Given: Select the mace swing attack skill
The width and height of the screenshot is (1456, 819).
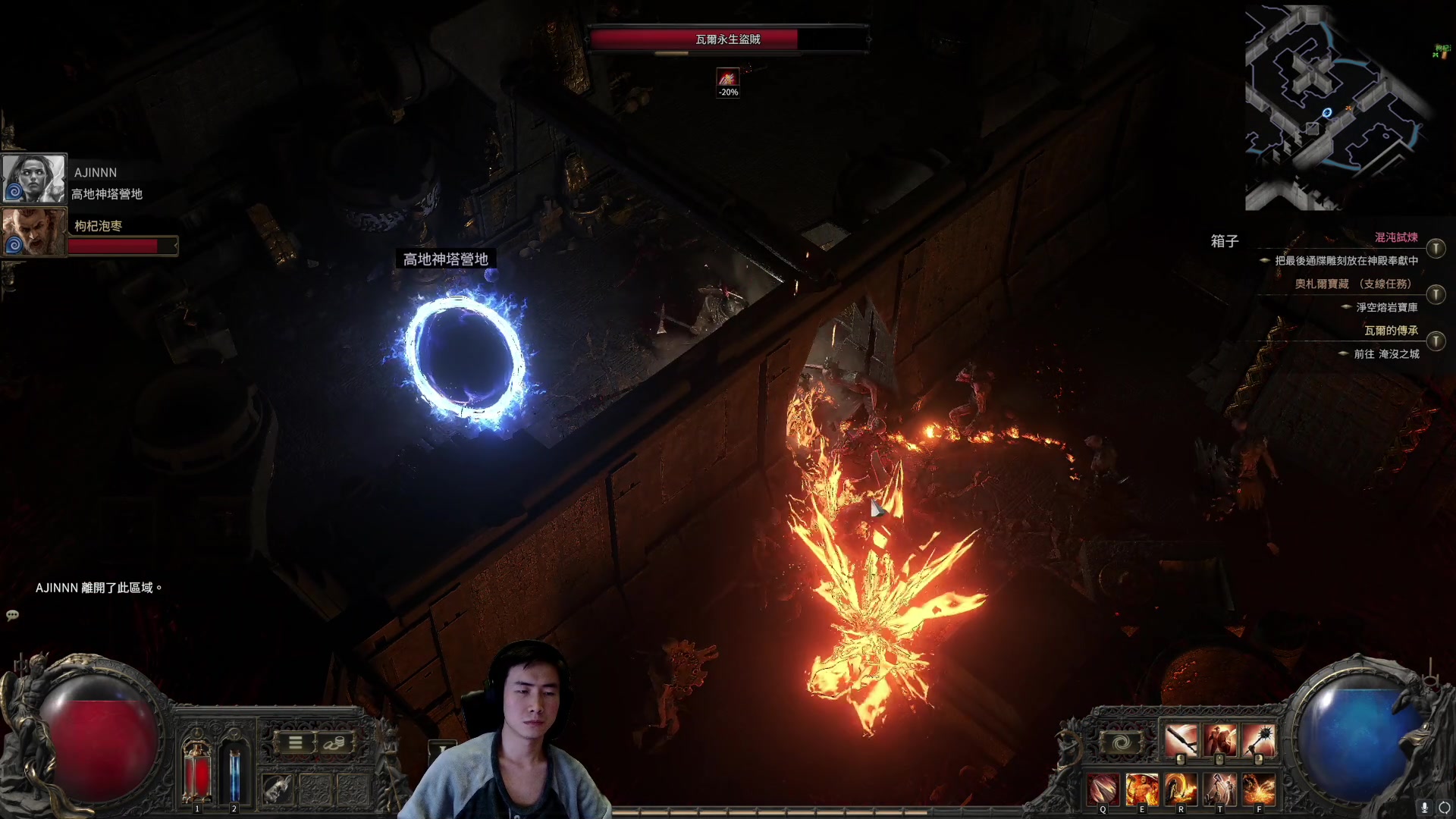Looking at the screenshot, I should click(1181, 741).
